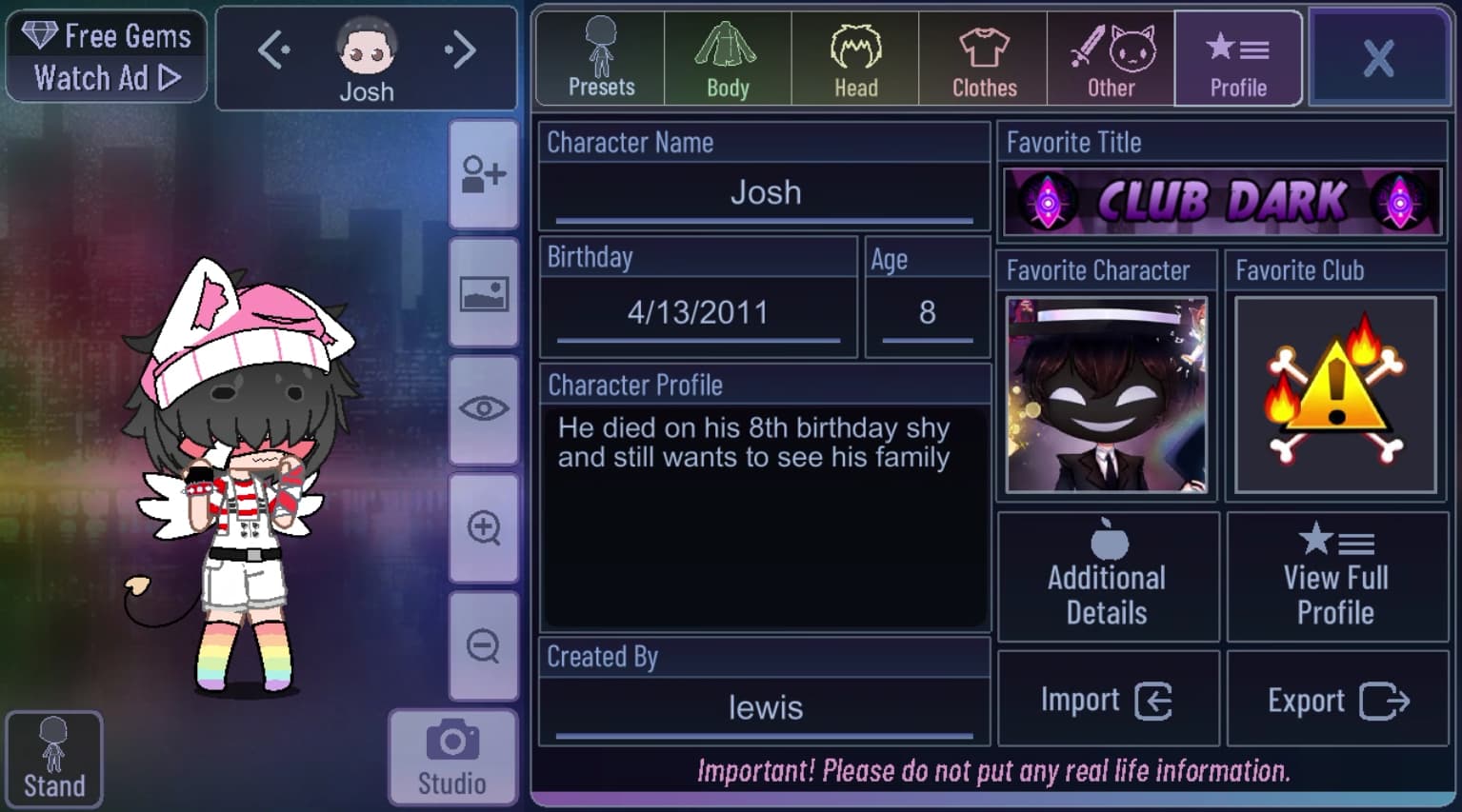Export the character
The height and width of the screenshot is (812, 1462).
[x=1337, y=701]
